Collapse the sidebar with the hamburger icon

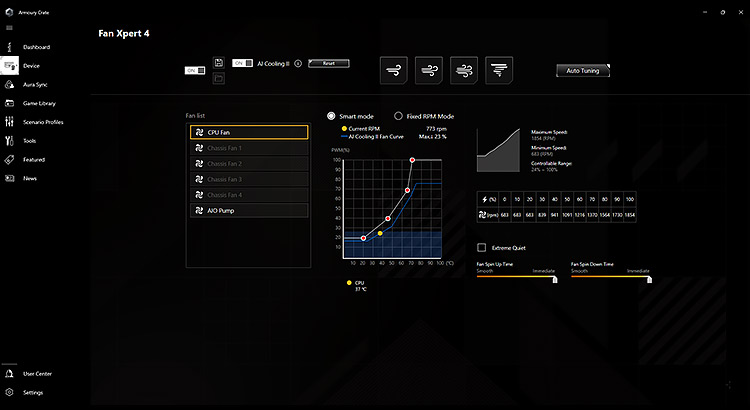click(x=9, y=28)
